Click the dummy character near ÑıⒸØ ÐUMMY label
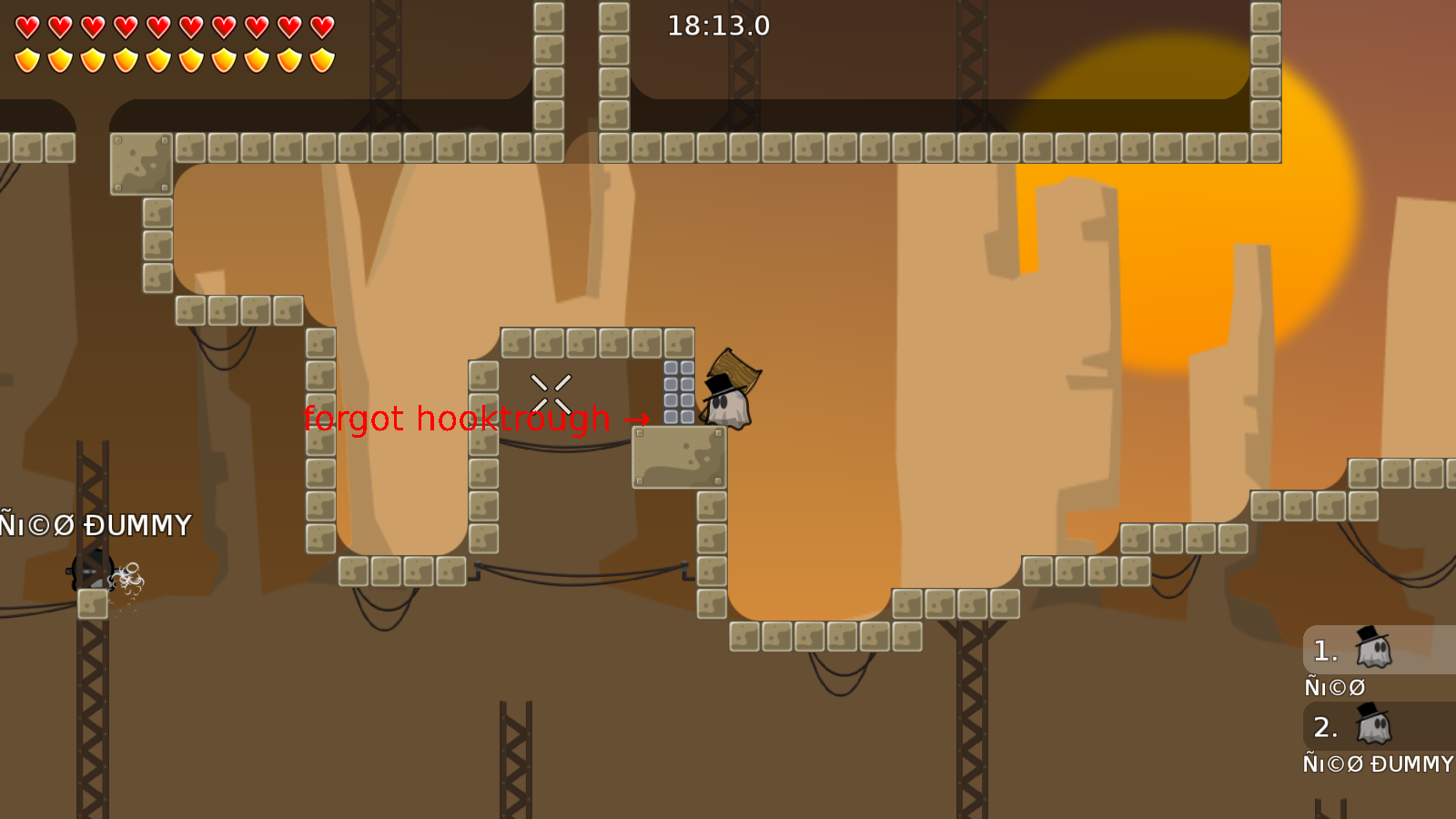This screenshot has width=1456, height=819. point(91,573)
